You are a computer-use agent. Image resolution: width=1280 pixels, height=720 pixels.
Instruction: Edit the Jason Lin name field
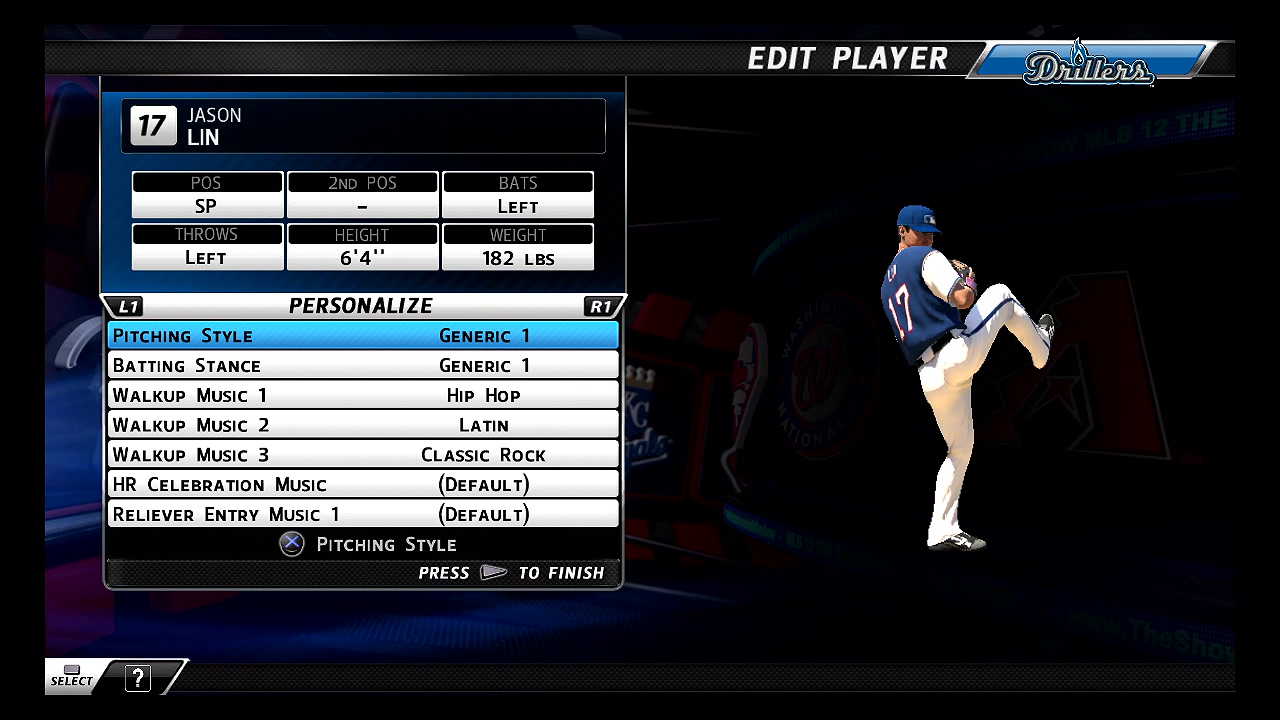click(x=363, y=126)
